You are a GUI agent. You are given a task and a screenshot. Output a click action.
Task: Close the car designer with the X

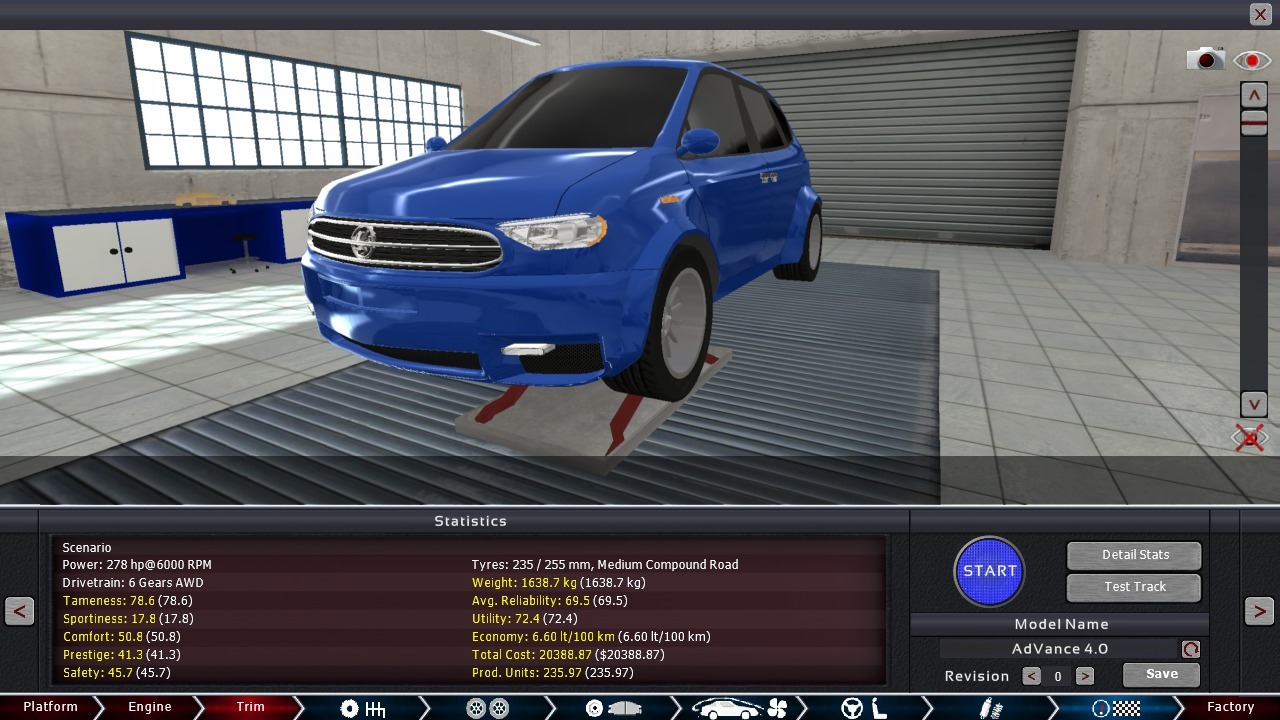pos(1260,14)
